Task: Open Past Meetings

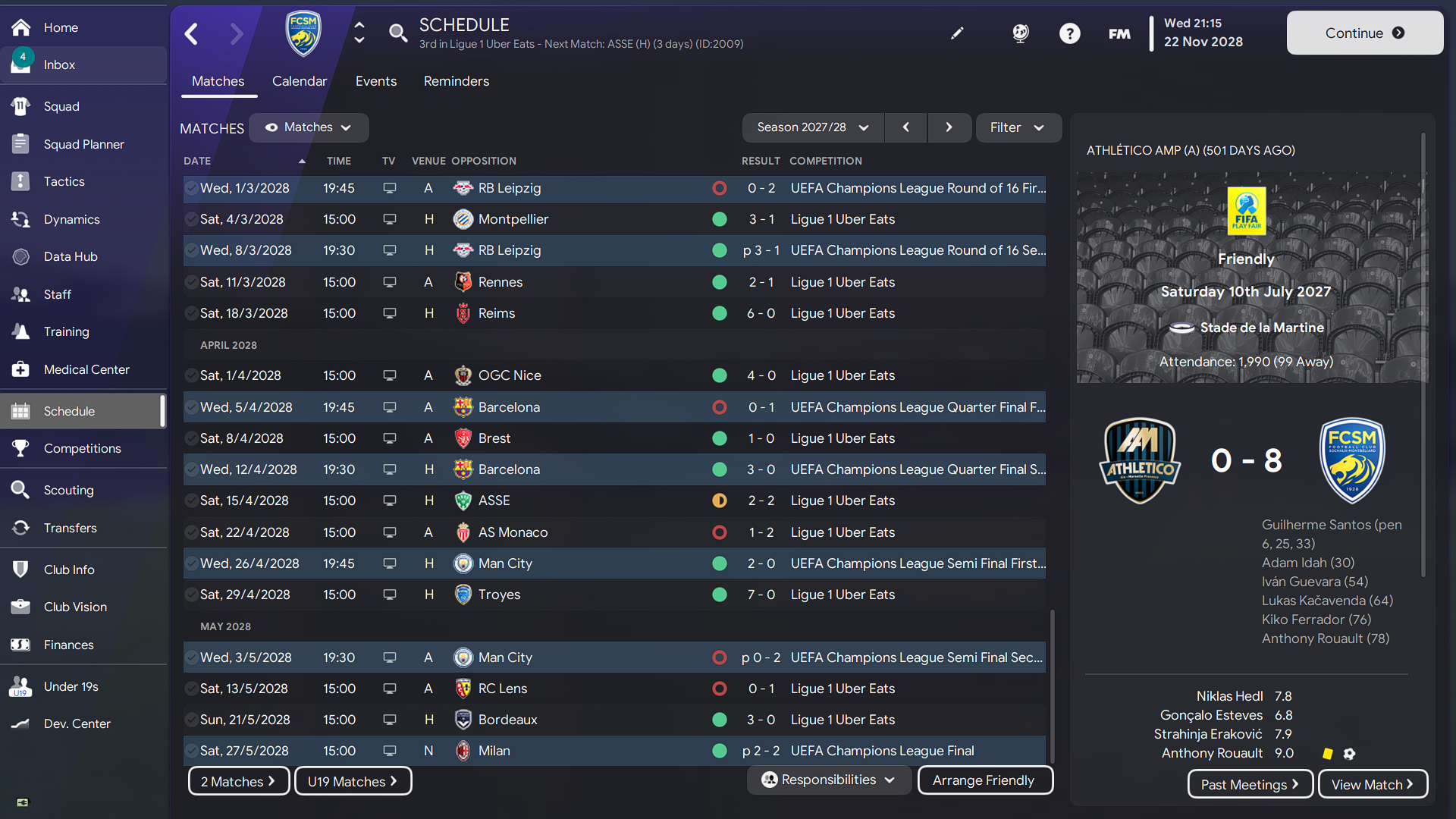Action: pos(1250,784)
